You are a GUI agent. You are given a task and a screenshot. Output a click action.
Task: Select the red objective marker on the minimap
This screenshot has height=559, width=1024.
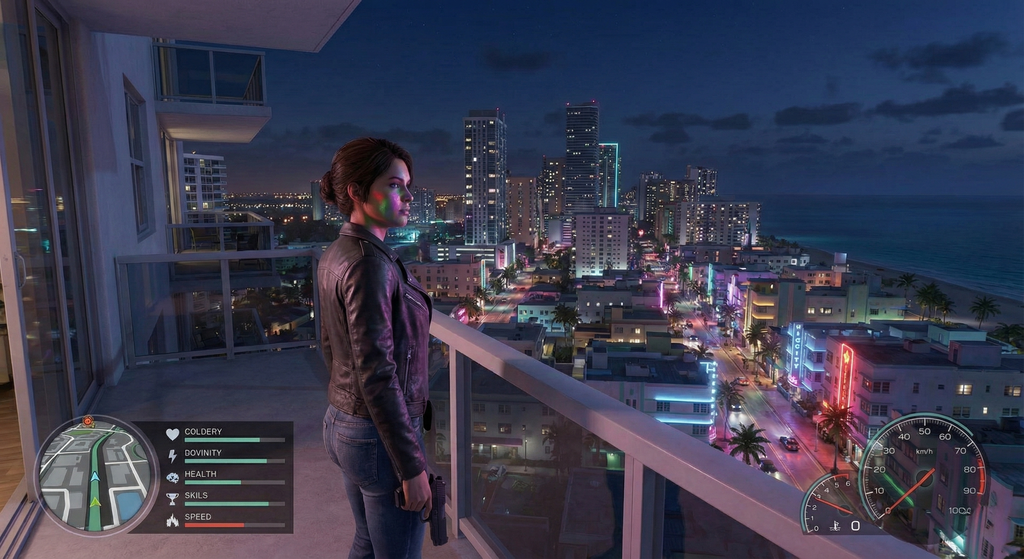pyautogui.click(x=90, y=422)
